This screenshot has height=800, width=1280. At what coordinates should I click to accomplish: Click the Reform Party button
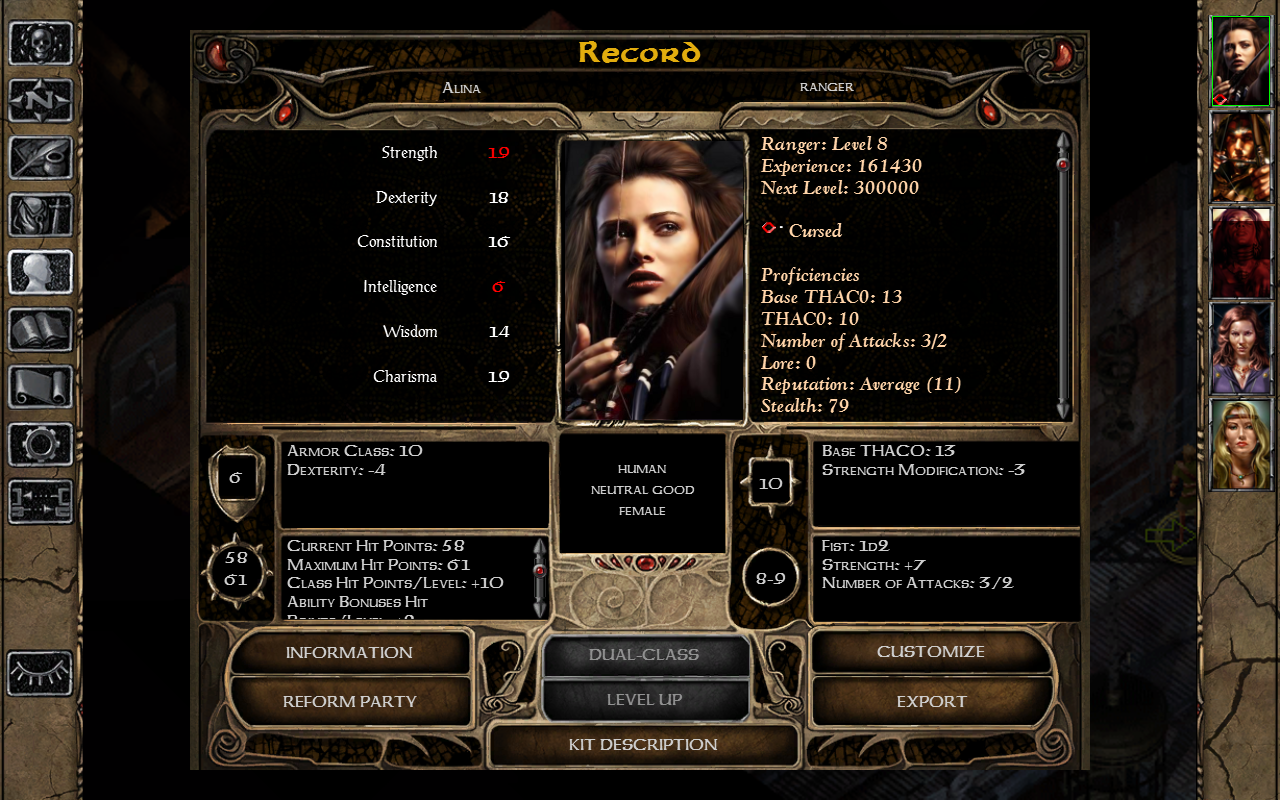349,701
